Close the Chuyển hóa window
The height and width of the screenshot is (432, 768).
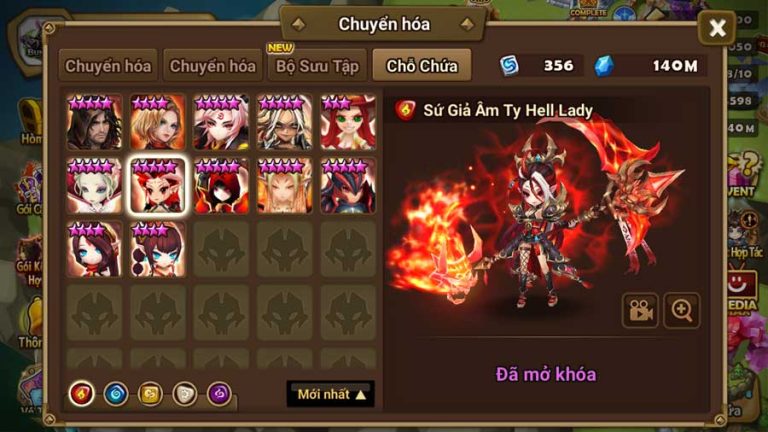(717, 28)
